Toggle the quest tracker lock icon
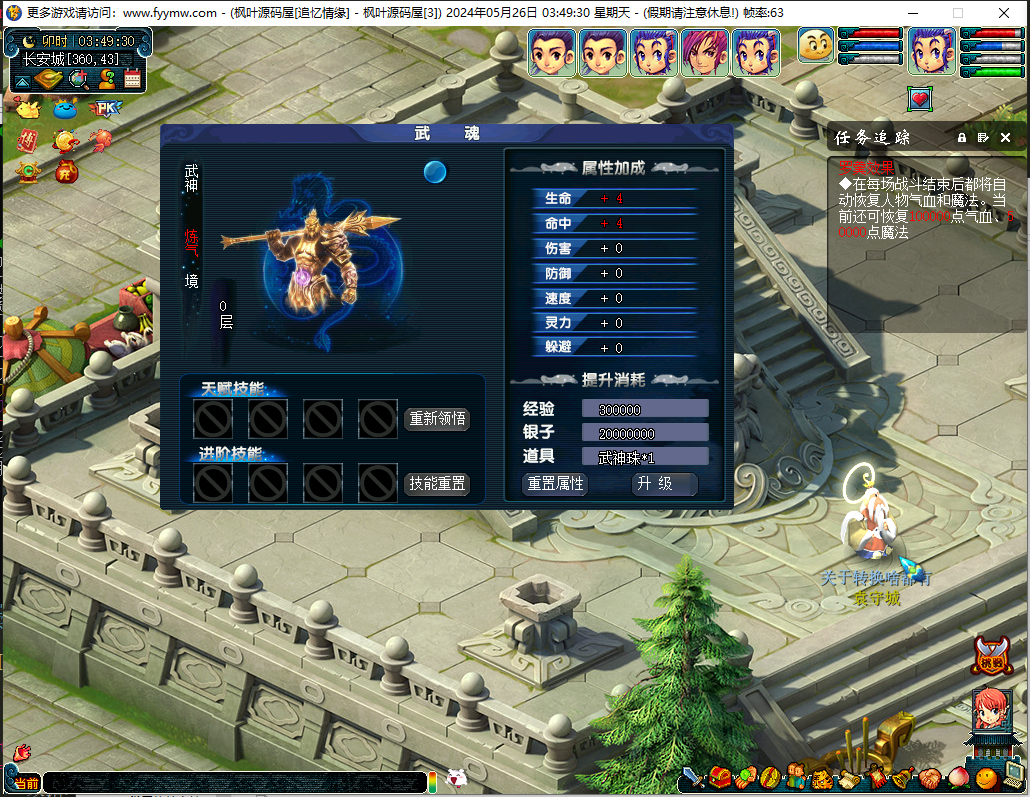Screen dimensions: 1030x797 click(x=962, y=137)
